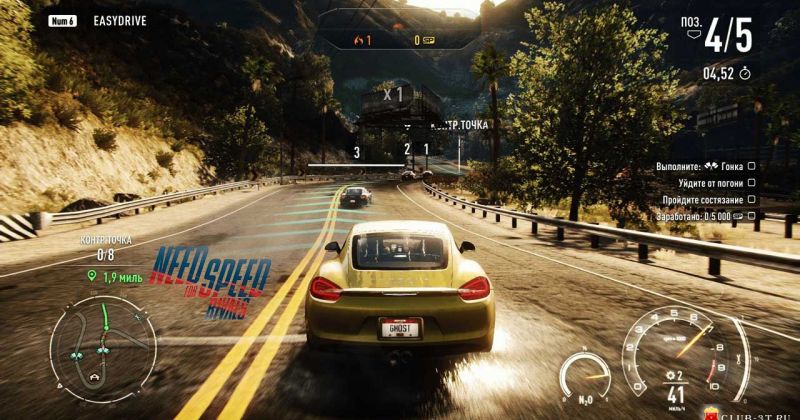
Task: Tick the "Пройдите состязание" objective checkbox
Action: tap(751, 199)
